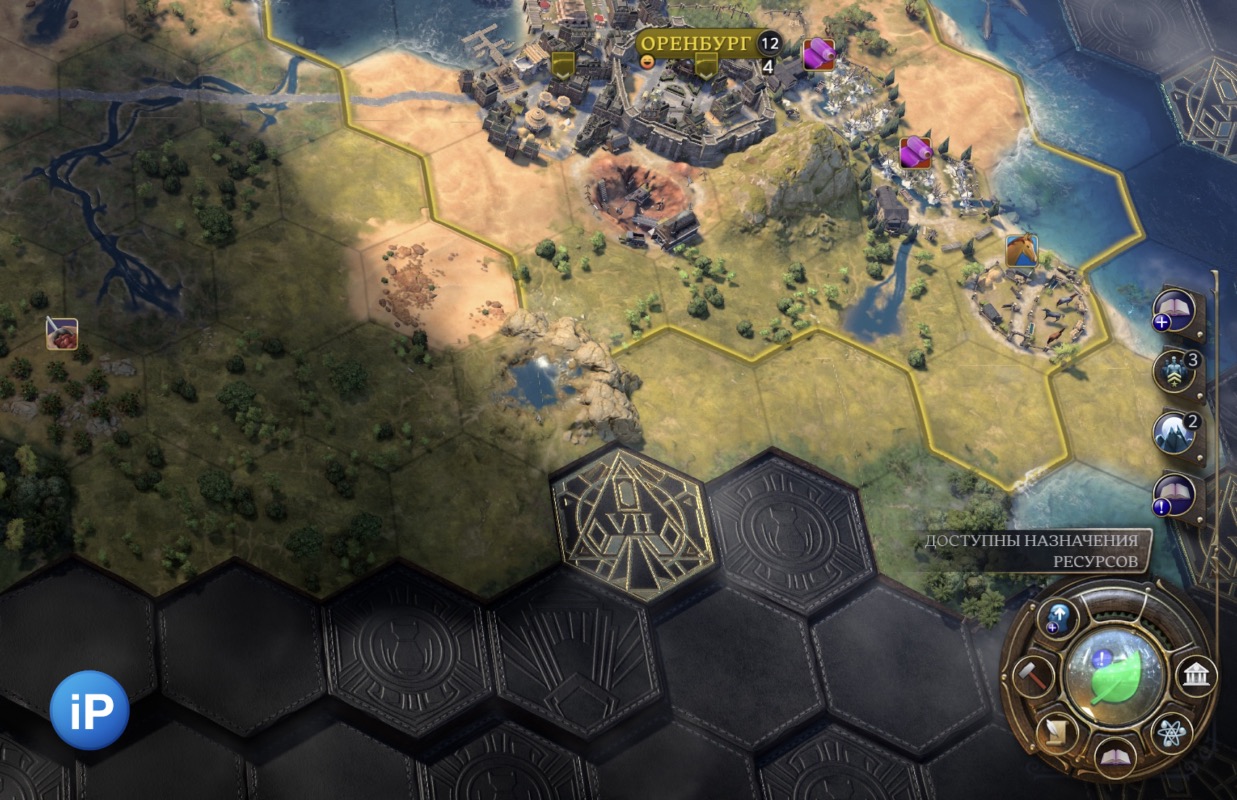
Task: Open the book notification with plus badge
Action: click(x=1176, y=310)
